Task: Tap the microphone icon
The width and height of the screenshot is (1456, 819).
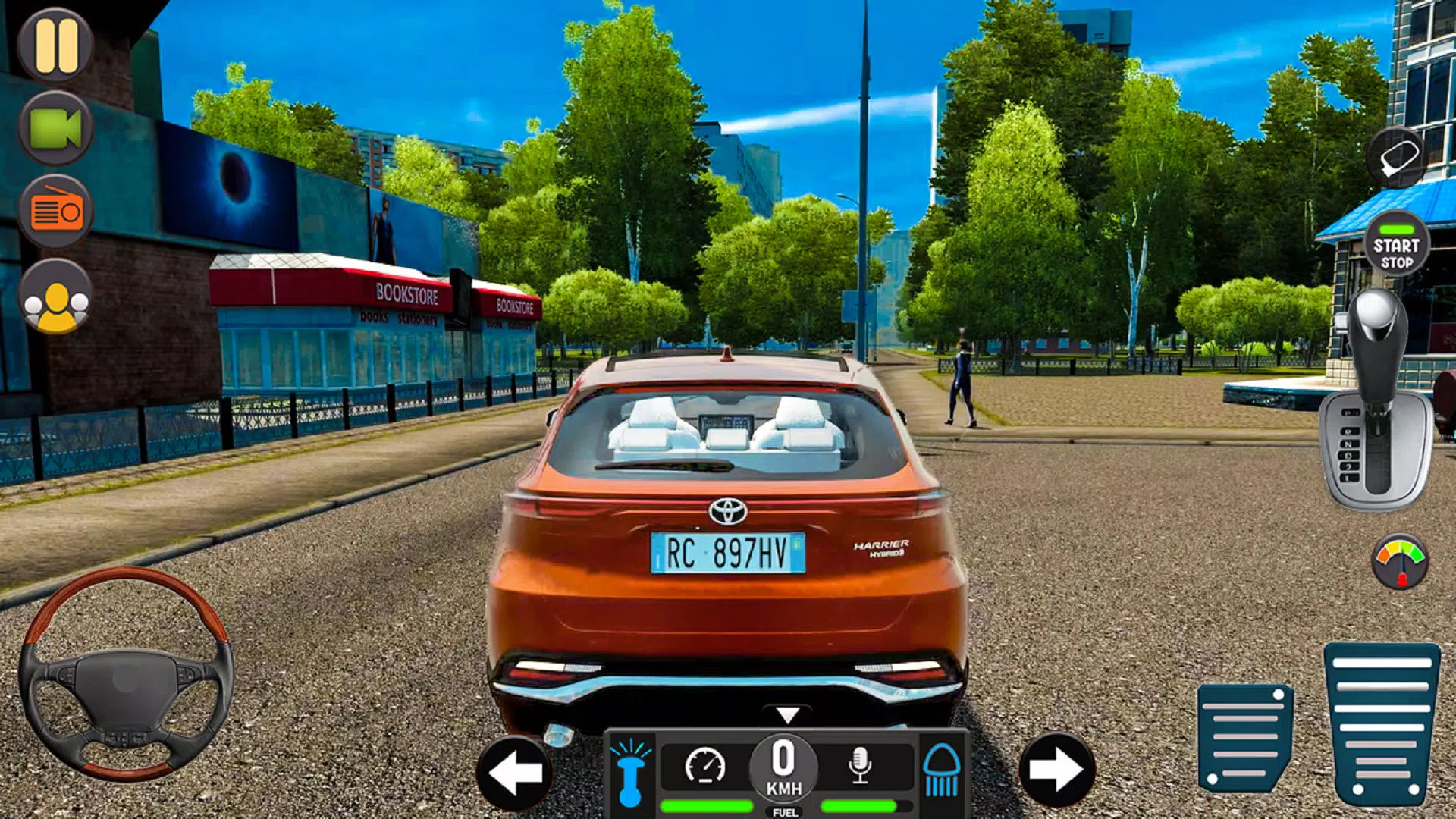Action: click(x=860, y=766)
